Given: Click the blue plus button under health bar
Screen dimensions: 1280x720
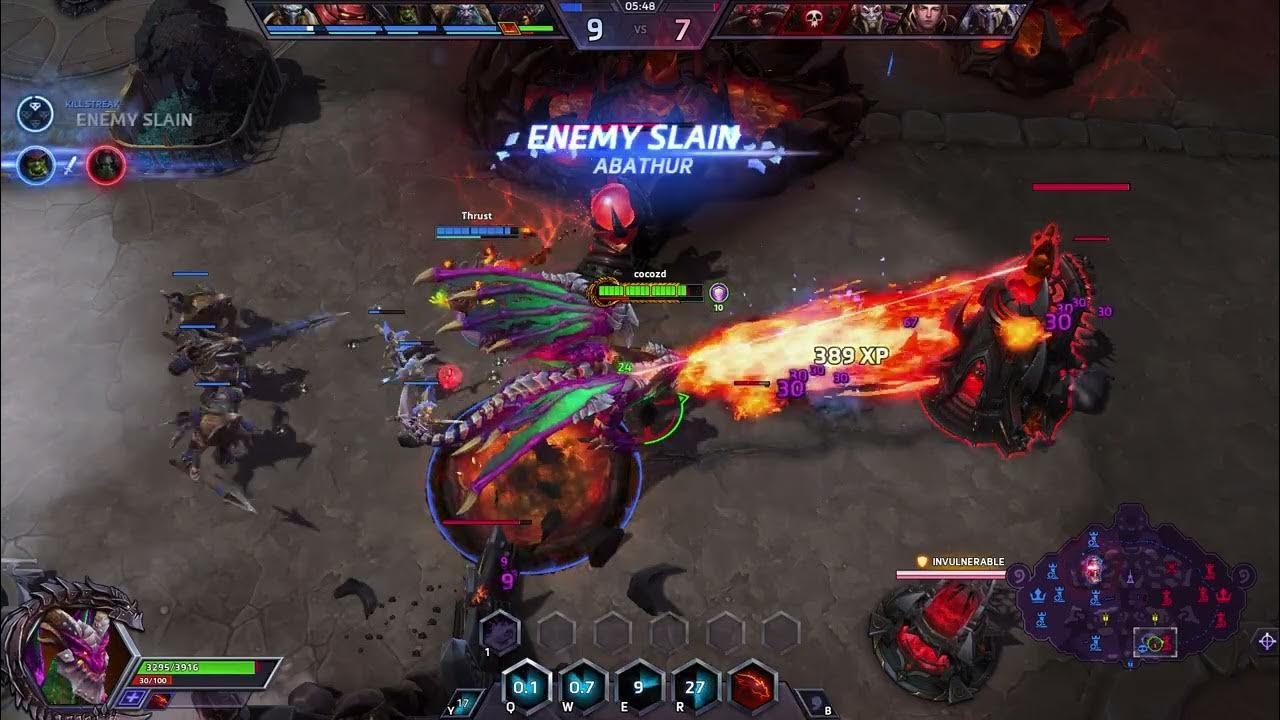Looking at the screenshot, I should coord(131,698).
